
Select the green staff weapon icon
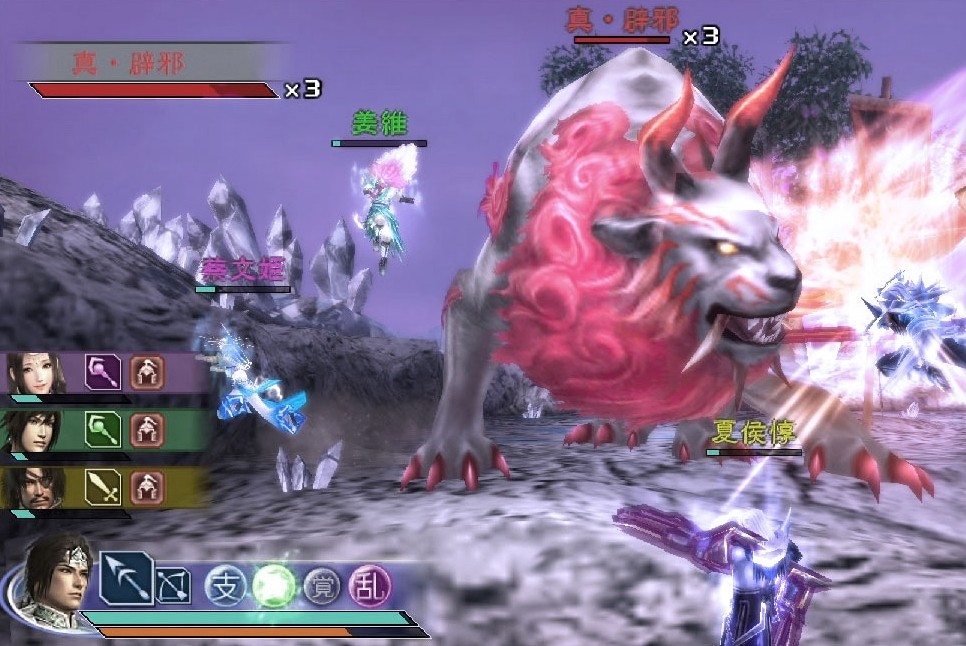click(x=102, y=430)
